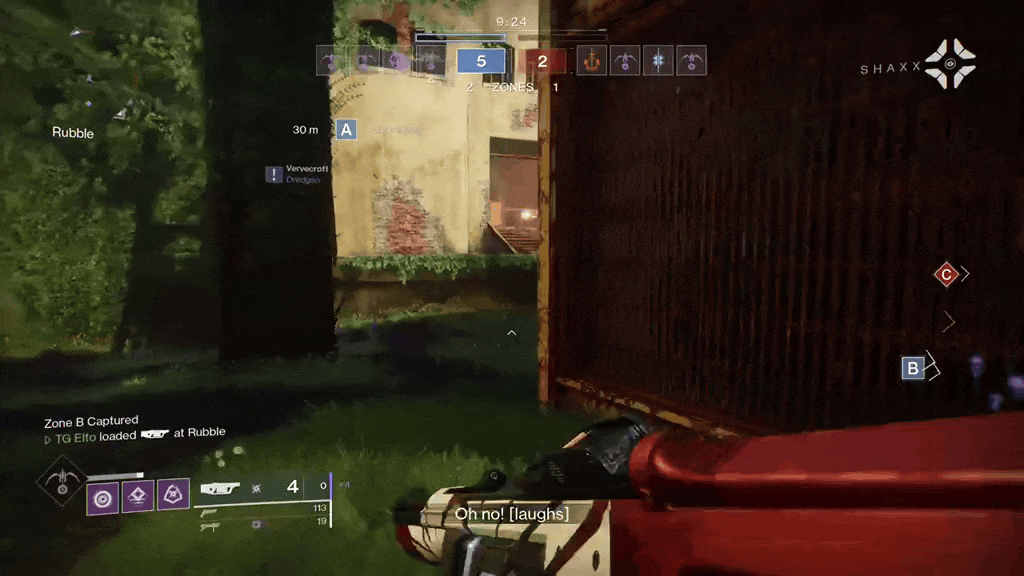Select the equipped white weapon icon
Viewport: 1024px width, 576px height.
click(220, 488)
